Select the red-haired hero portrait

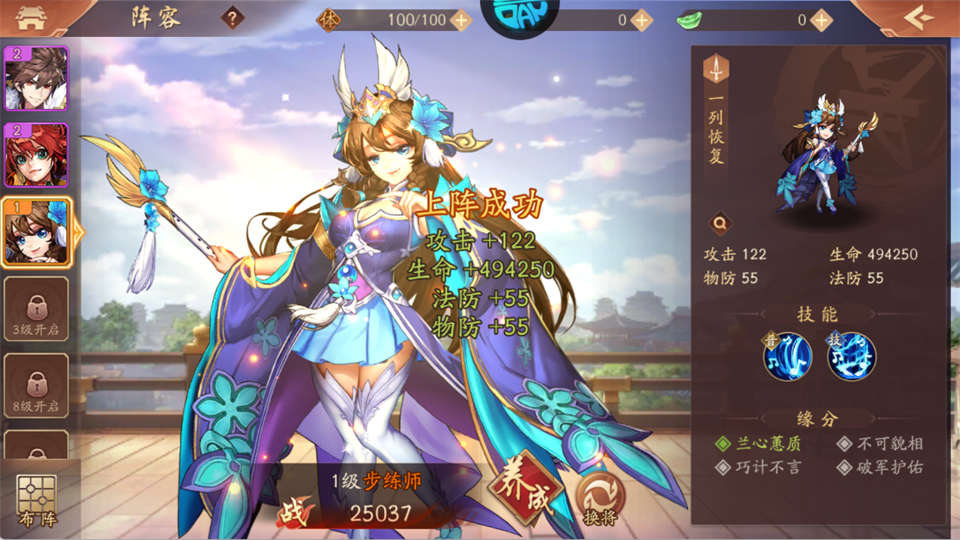(36, 155)
